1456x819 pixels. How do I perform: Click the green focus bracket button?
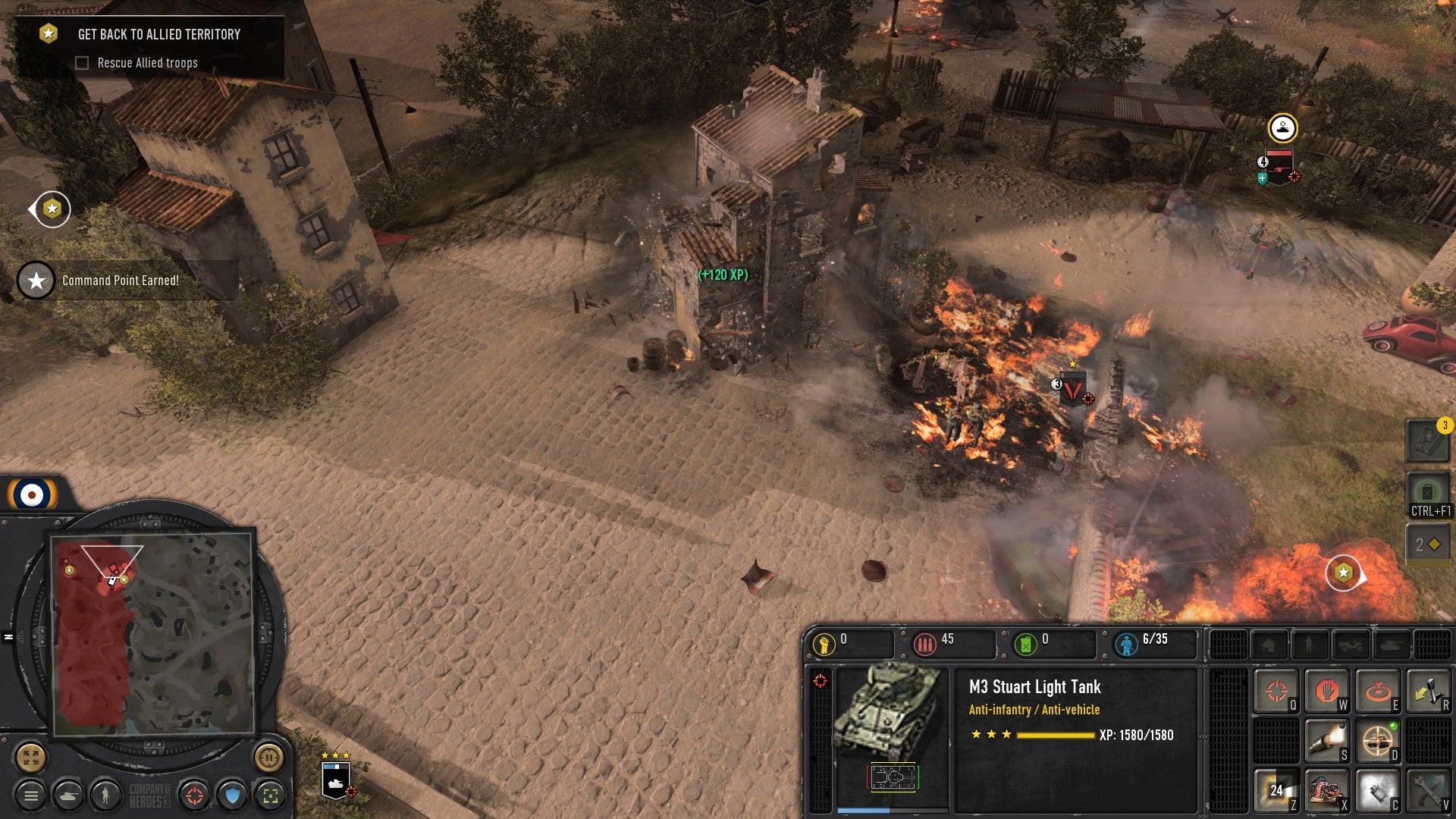click(x=270, y=795)
